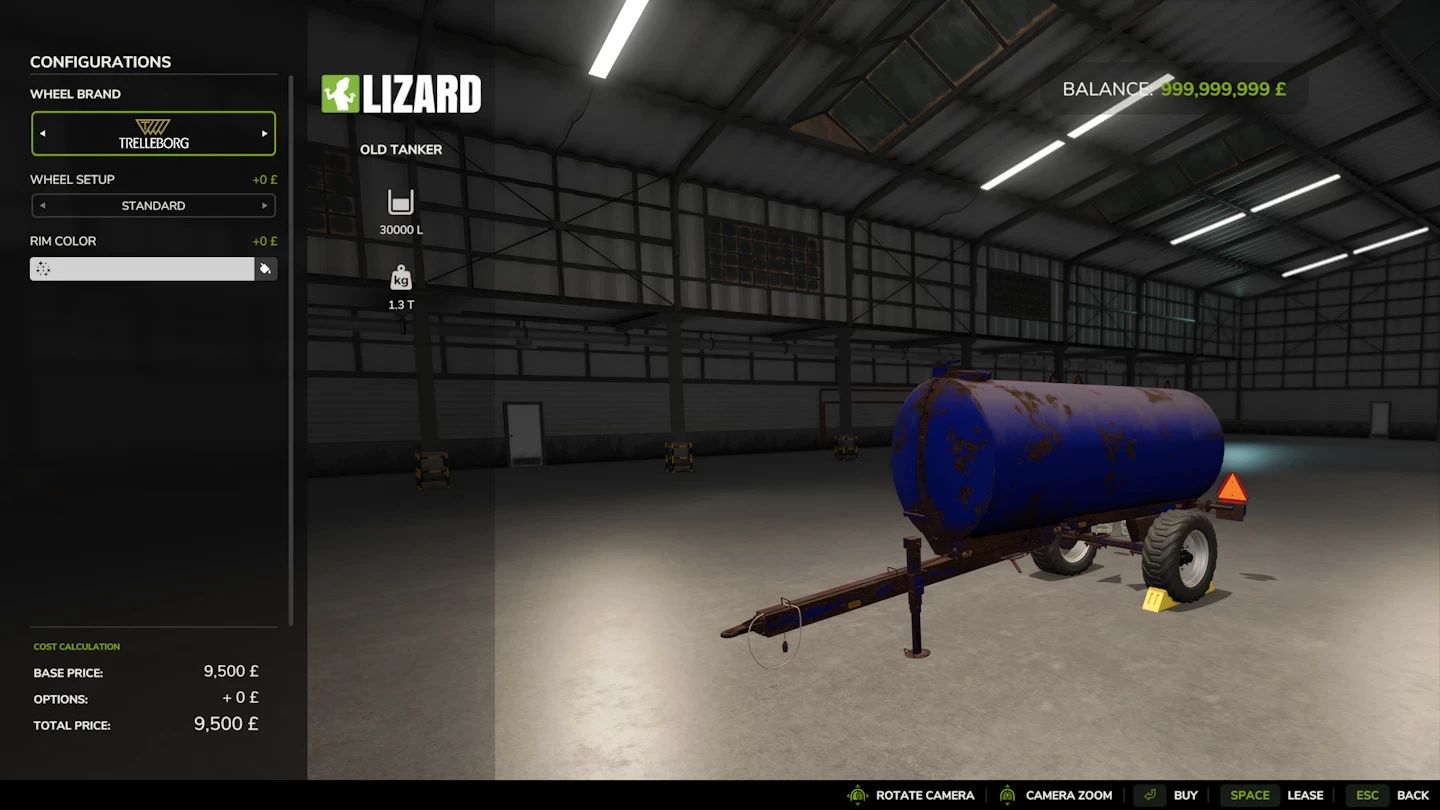
Task: Switch to the previous wheel setup option
Action: click(42, 205)
